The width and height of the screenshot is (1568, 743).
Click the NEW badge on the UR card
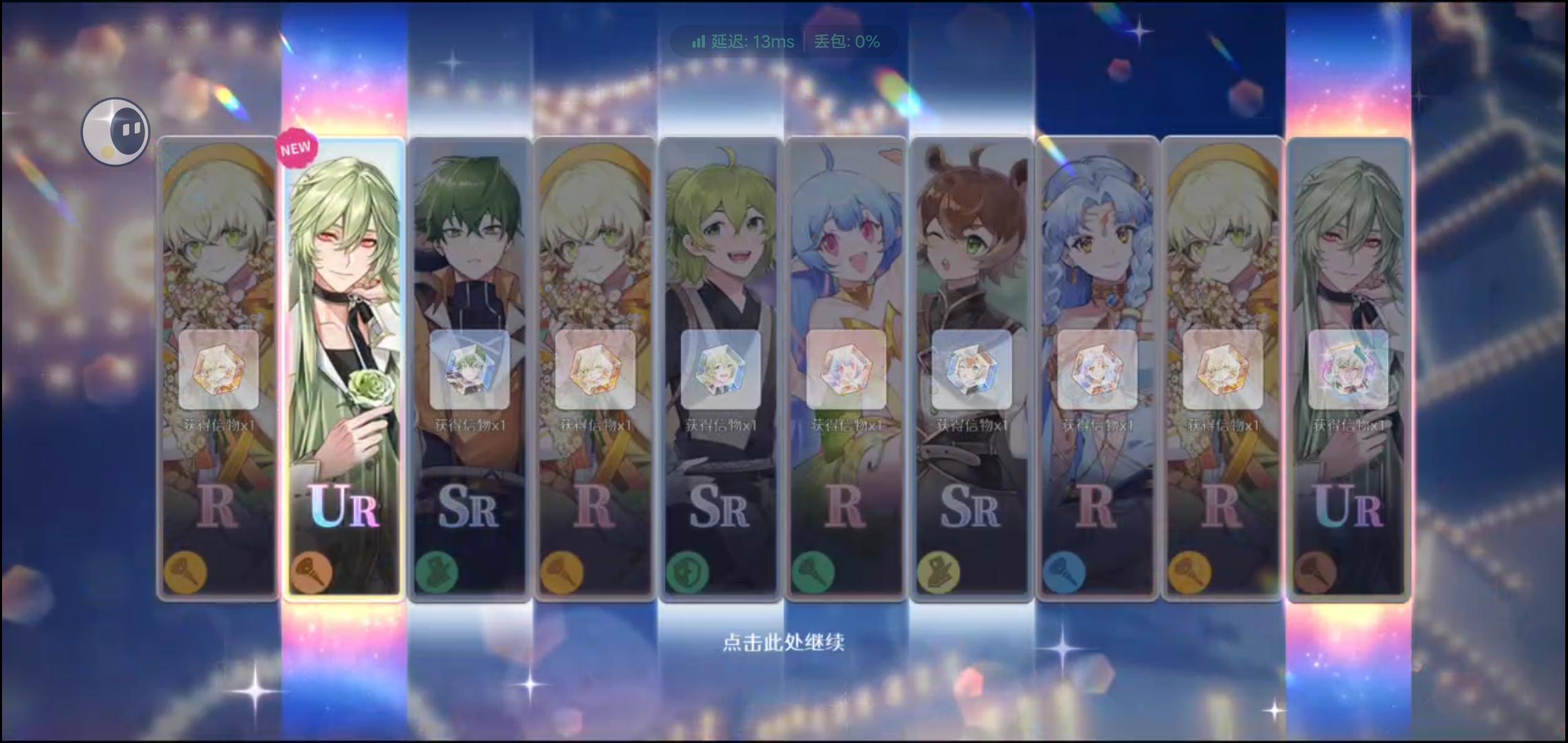click(296, 147)
